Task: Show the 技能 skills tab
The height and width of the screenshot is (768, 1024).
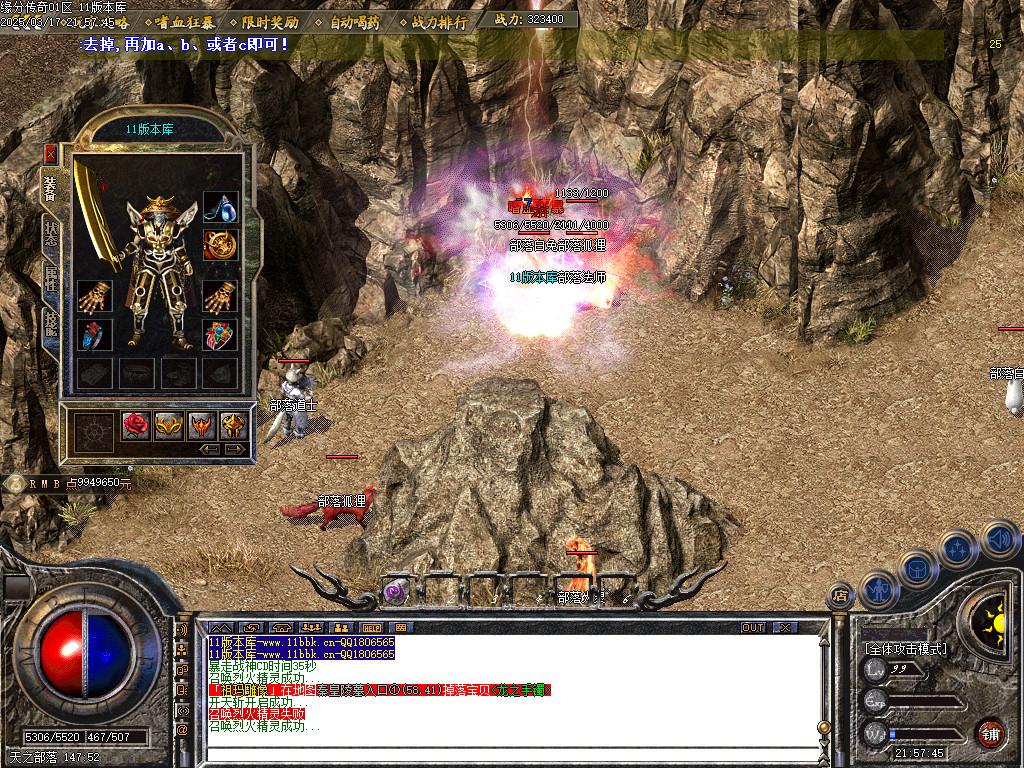Action: click(x=50, y=322)
